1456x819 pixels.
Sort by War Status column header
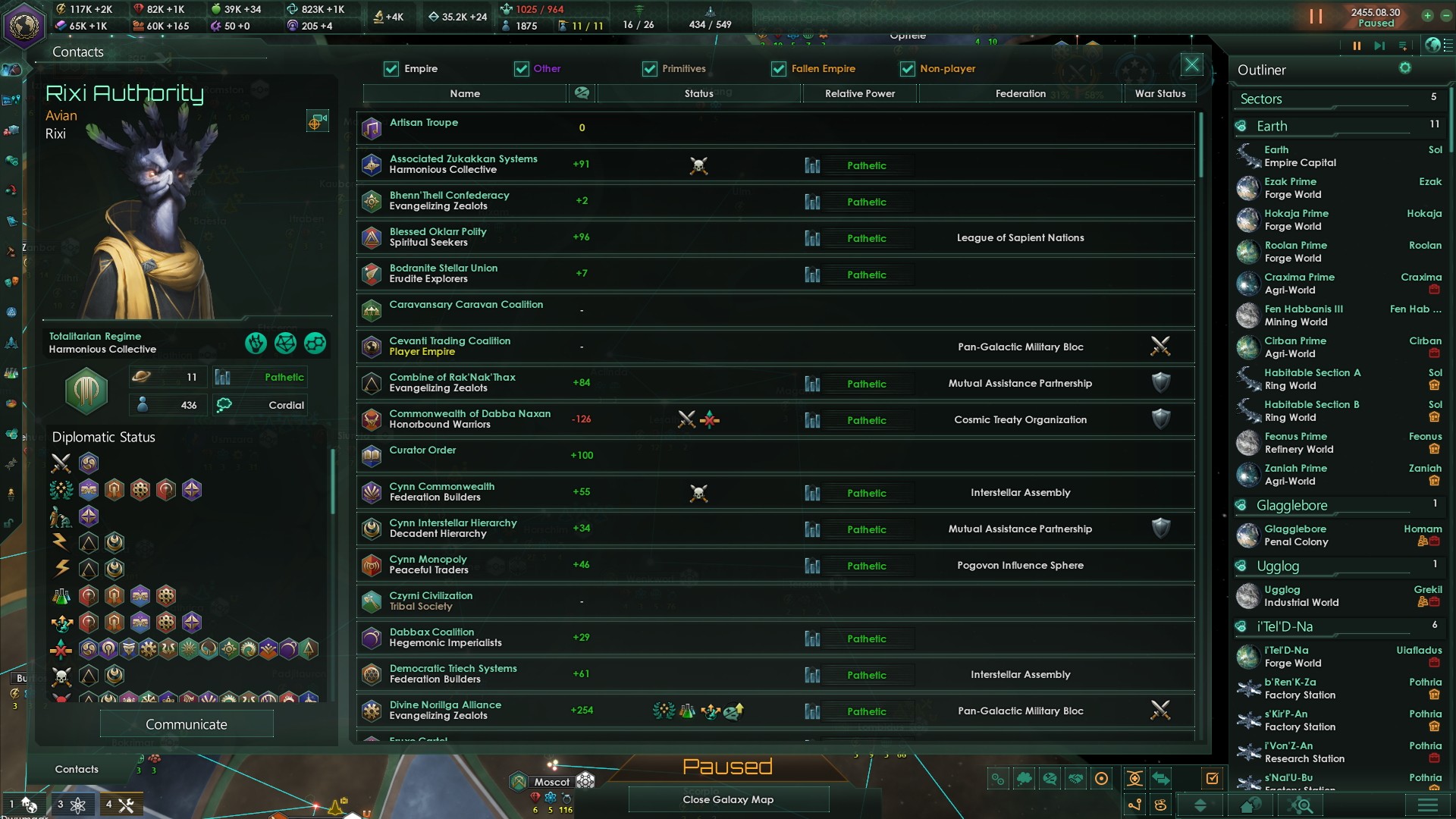click(x=1159, y=93)
